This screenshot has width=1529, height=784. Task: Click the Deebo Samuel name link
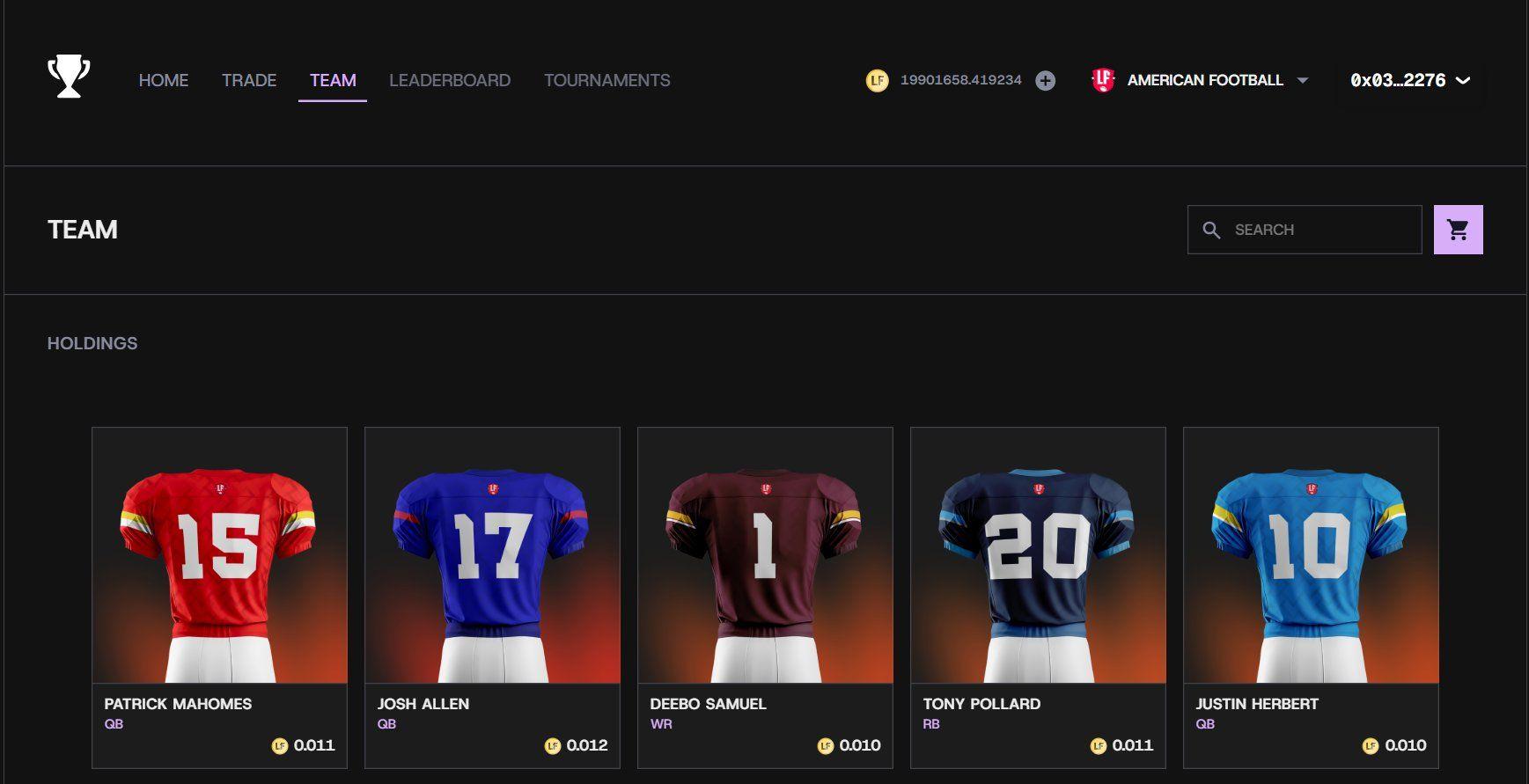click(708, 703)
